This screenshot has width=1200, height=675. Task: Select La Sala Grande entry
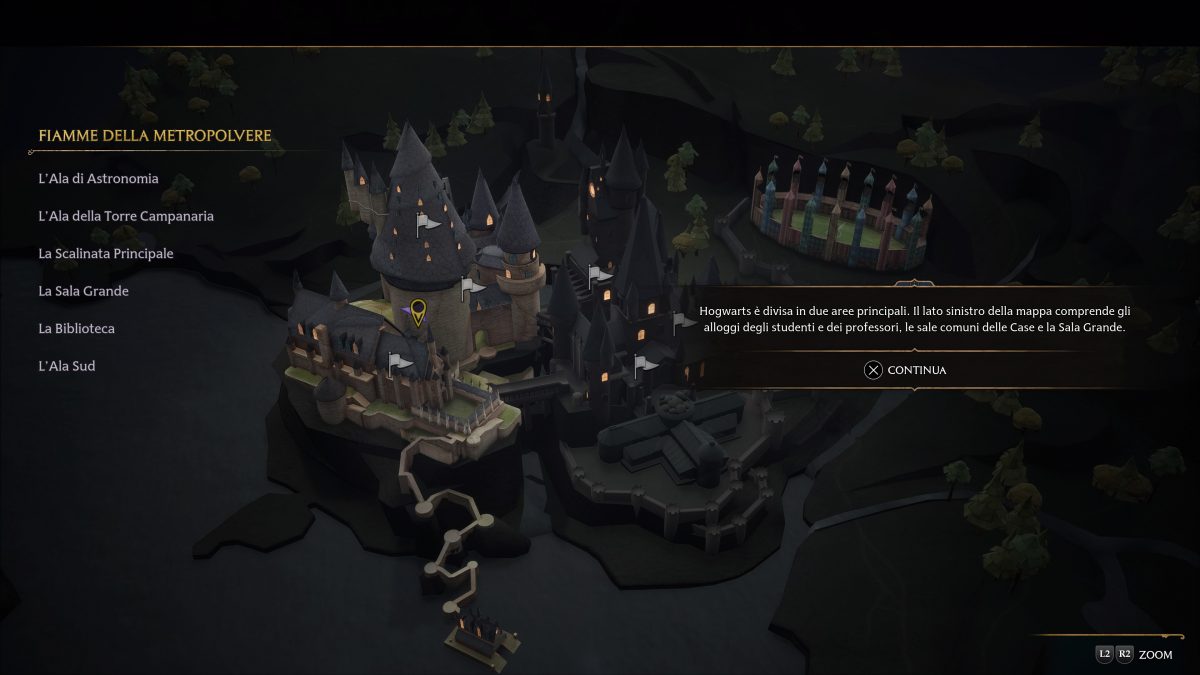(83, 291)
